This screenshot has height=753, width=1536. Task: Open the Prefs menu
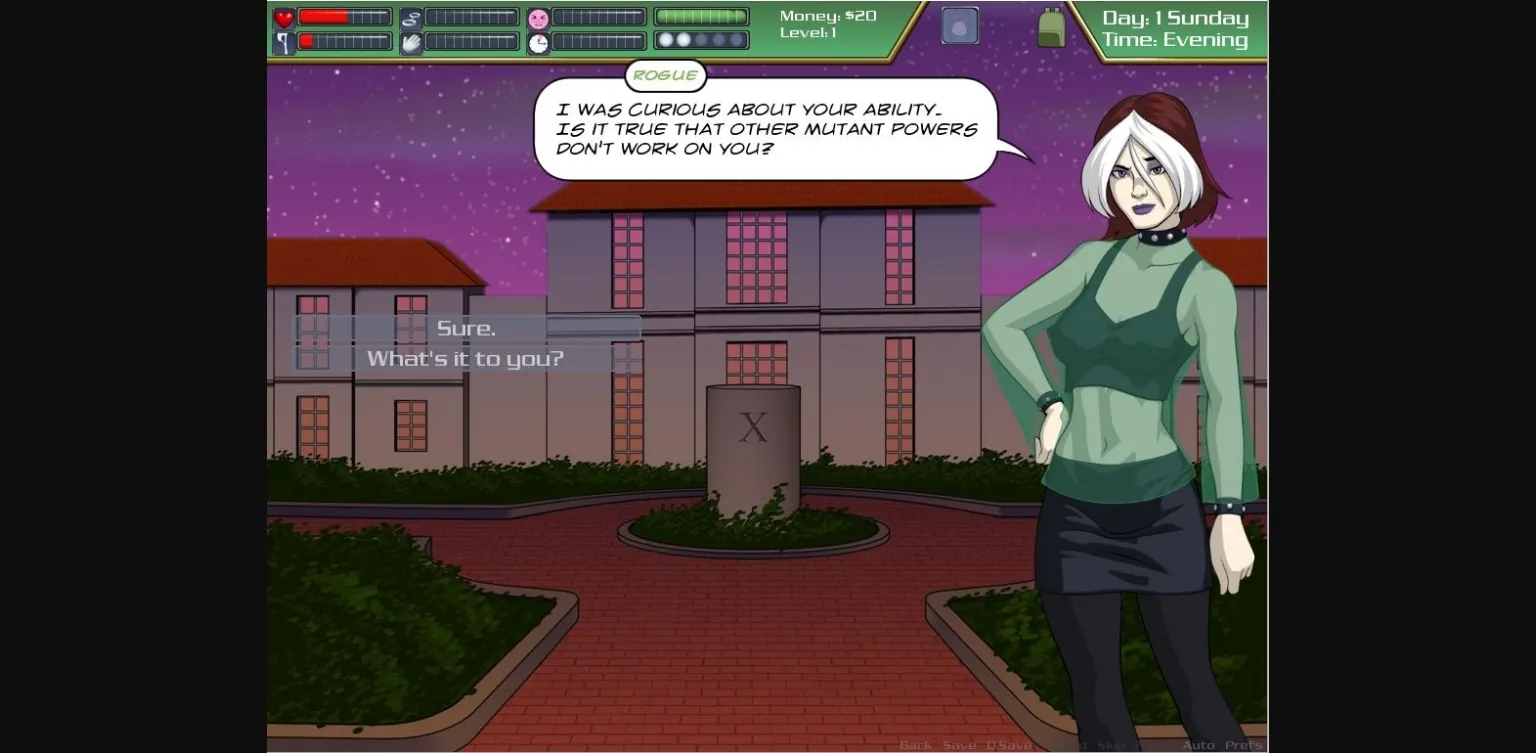(x=1243, y=745)
